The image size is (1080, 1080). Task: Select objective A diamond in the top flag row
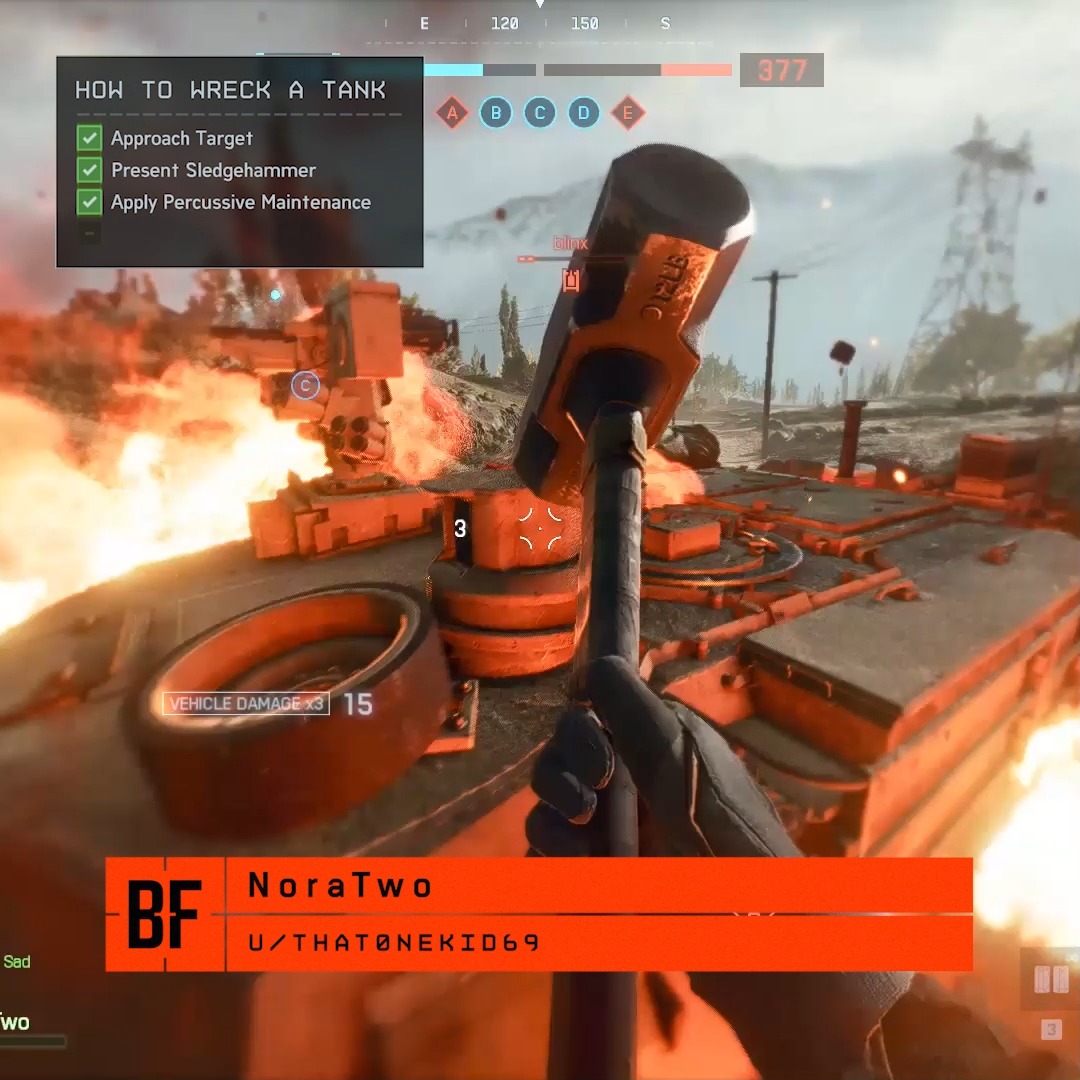tap(452, 113)
